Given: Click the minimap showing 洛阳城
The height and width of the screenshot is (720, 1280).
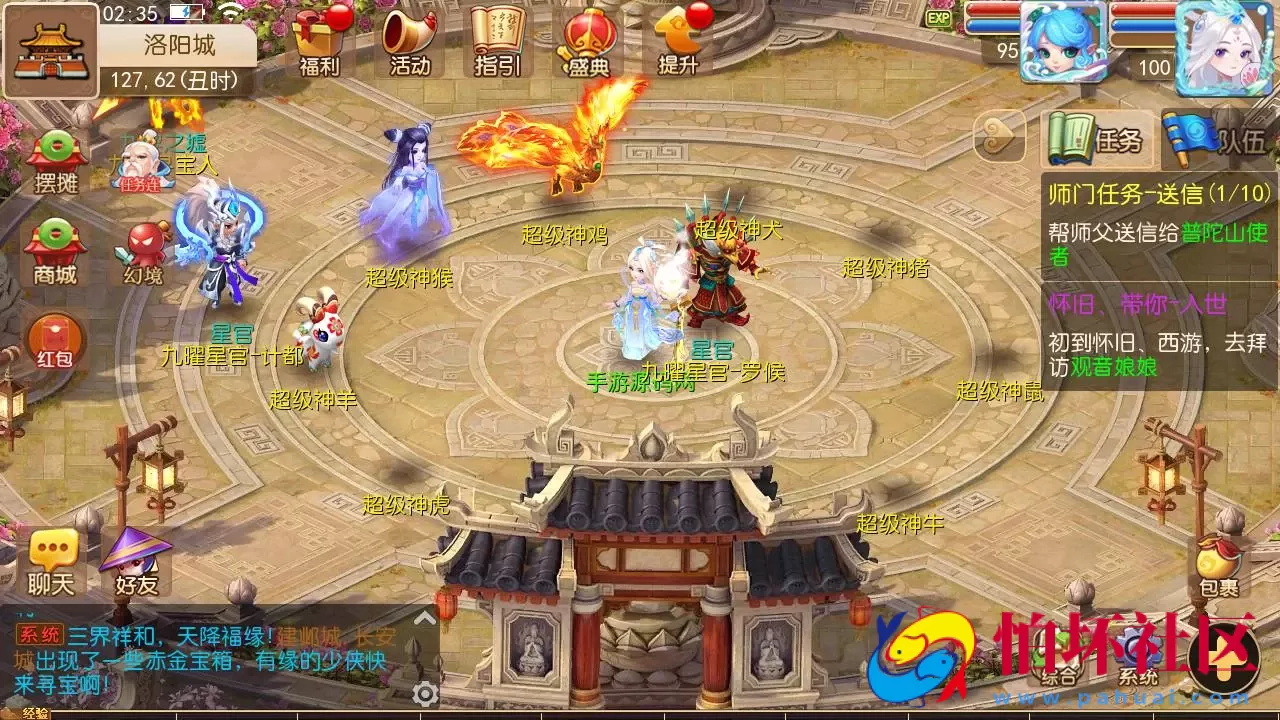Looking at the screenshot, I should tap(52, 52).
